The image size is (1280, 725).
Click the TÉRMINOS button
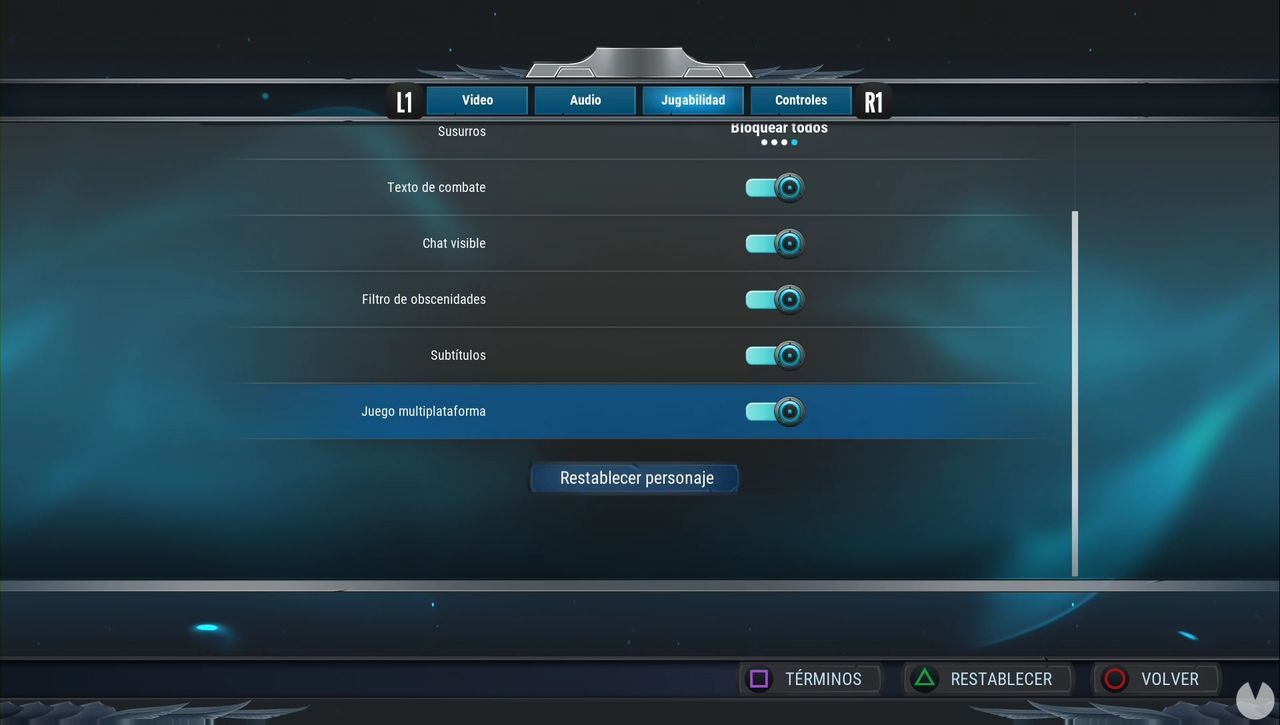[810, 678]
